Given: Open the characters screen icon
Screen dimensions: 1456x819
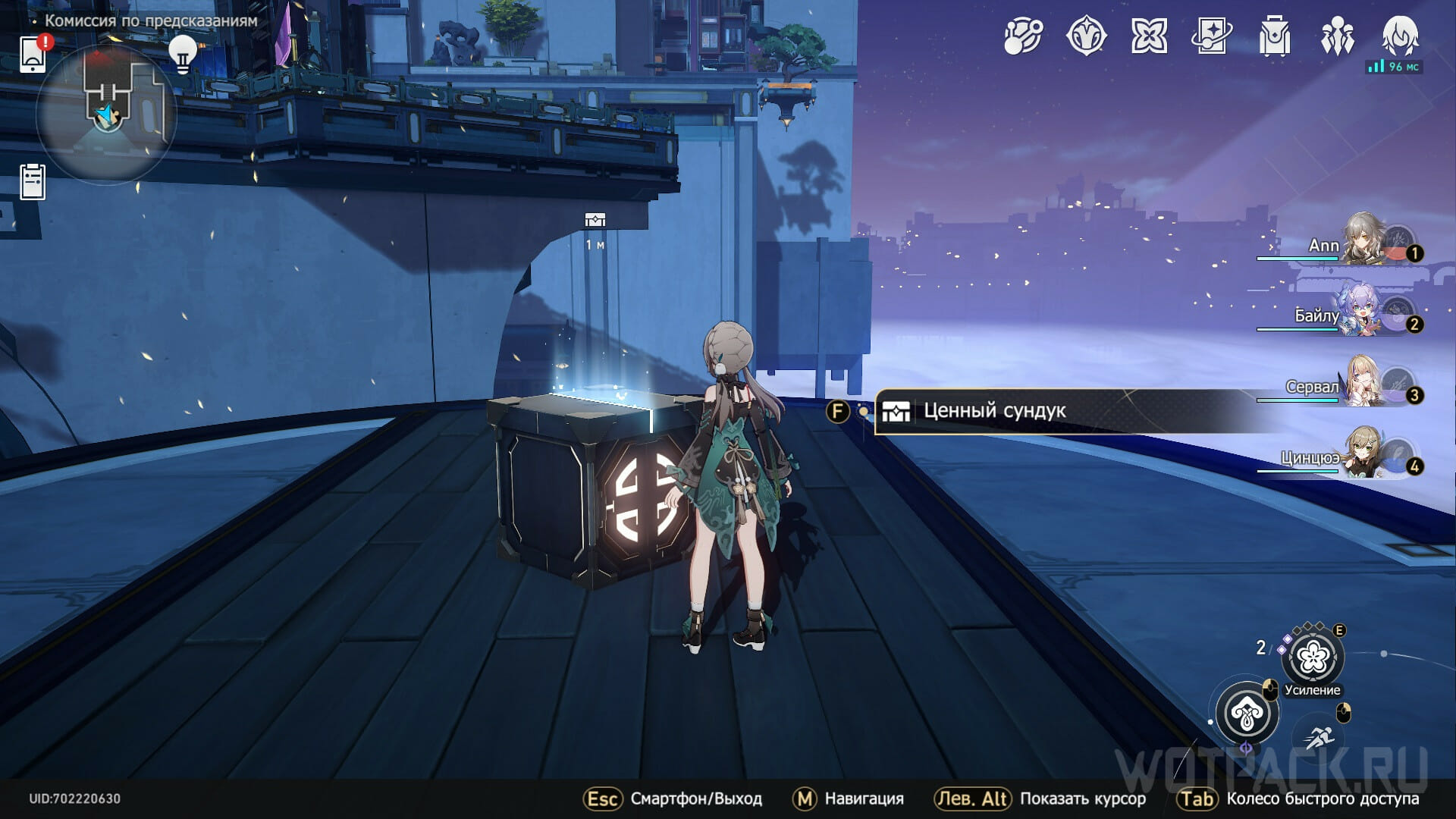Looking at the screenshot, I should click(x=1337, y=36).
